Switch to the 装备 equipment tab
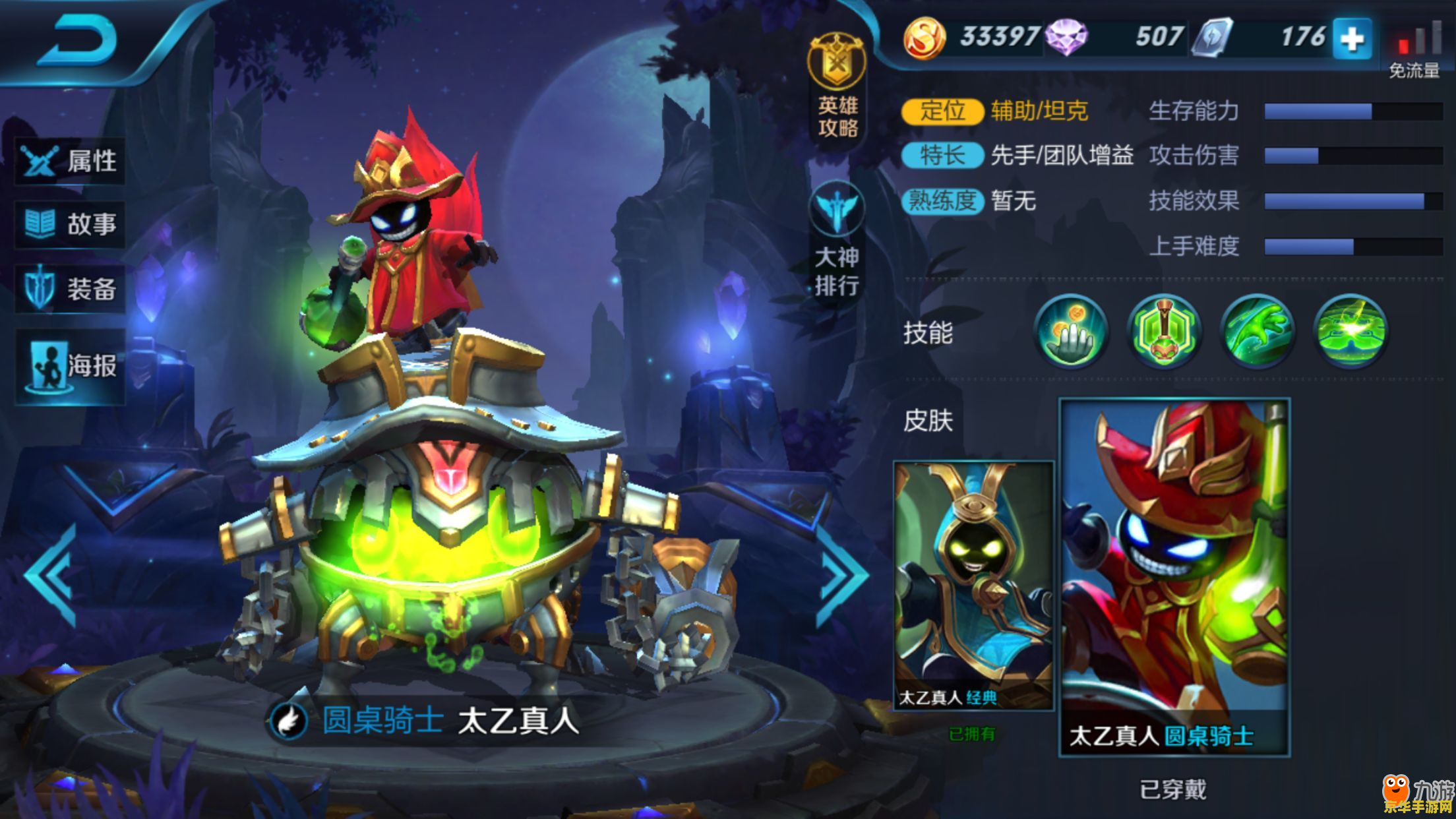This screenshot has height=819, width=1456. (x=70, y=288)
